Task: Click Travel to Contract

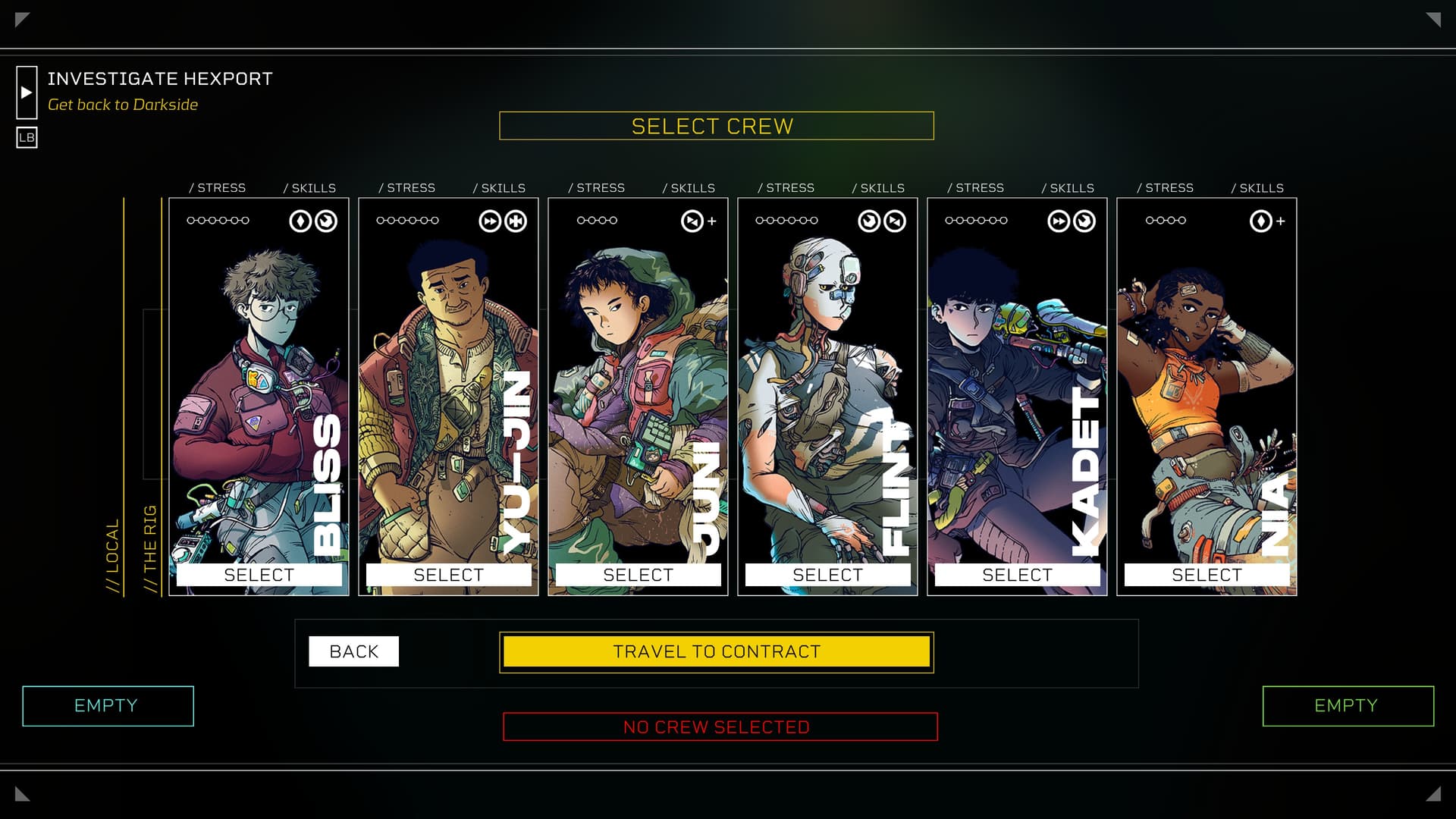Action: (x=717, y=651)
